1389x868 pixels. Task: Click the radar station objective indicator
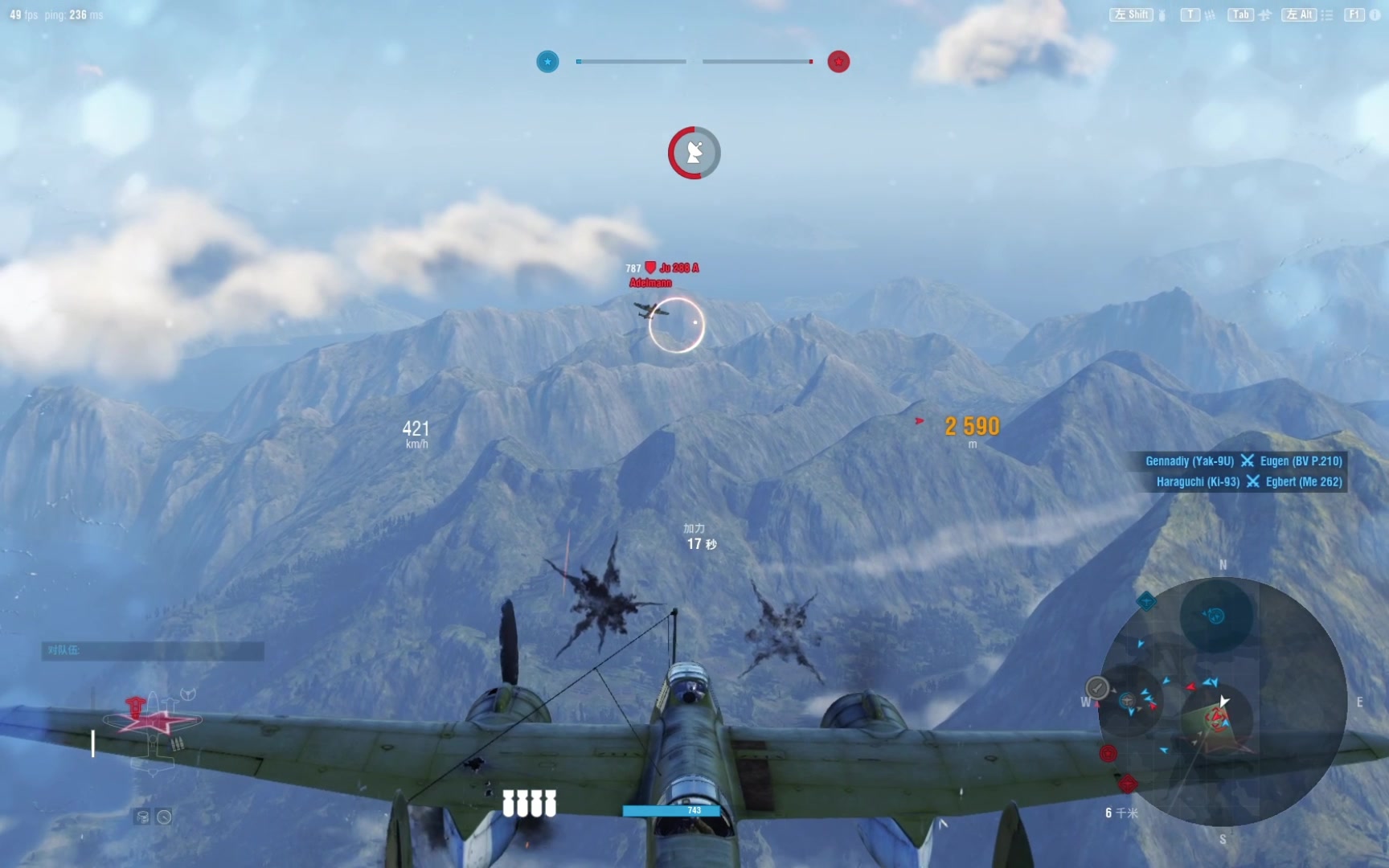(x=694, y=153)
